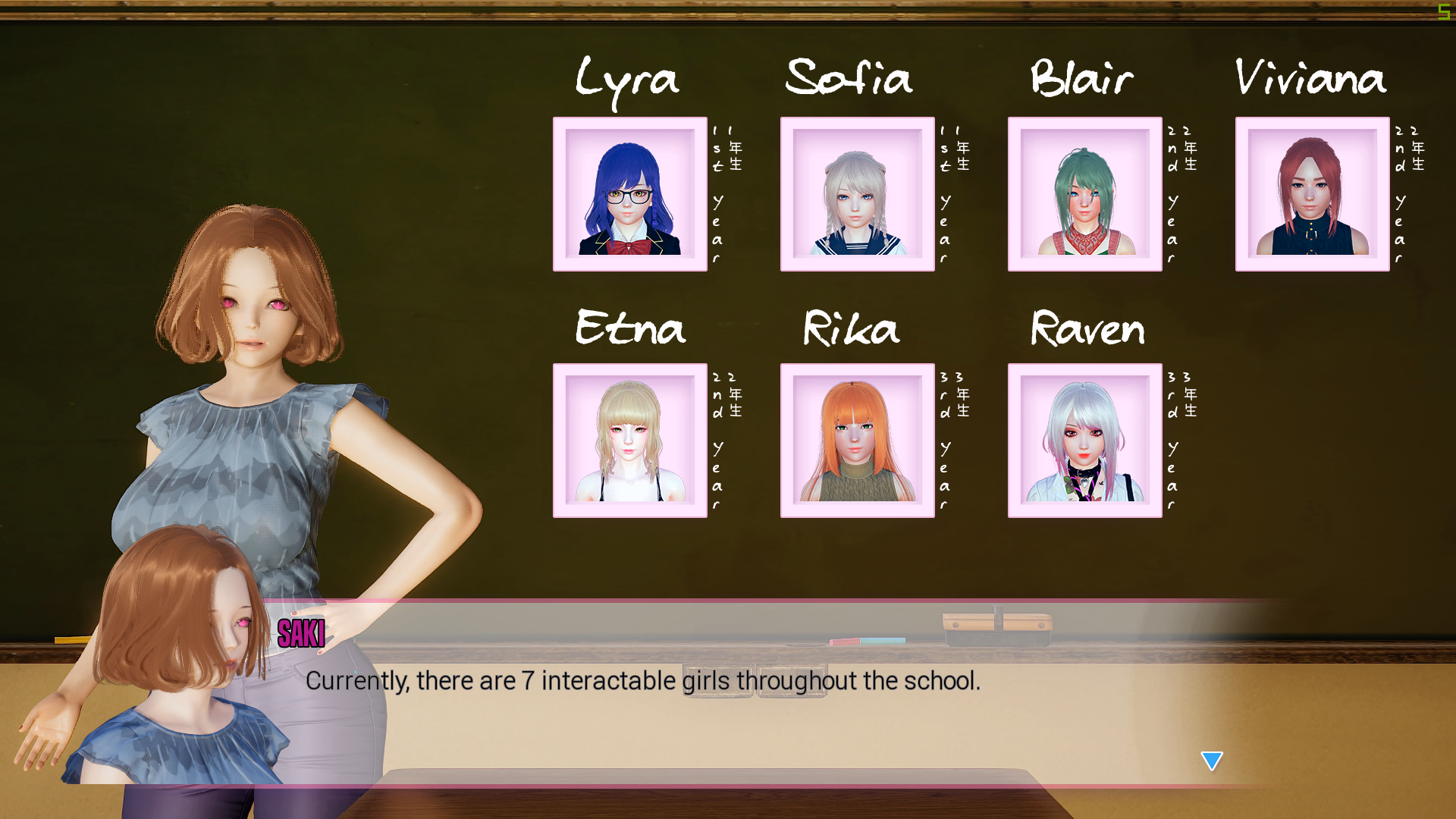The image size is (1456, 819).
Task: Select Viviana's portrait in the top row
Action: (x=1312, y=193)
